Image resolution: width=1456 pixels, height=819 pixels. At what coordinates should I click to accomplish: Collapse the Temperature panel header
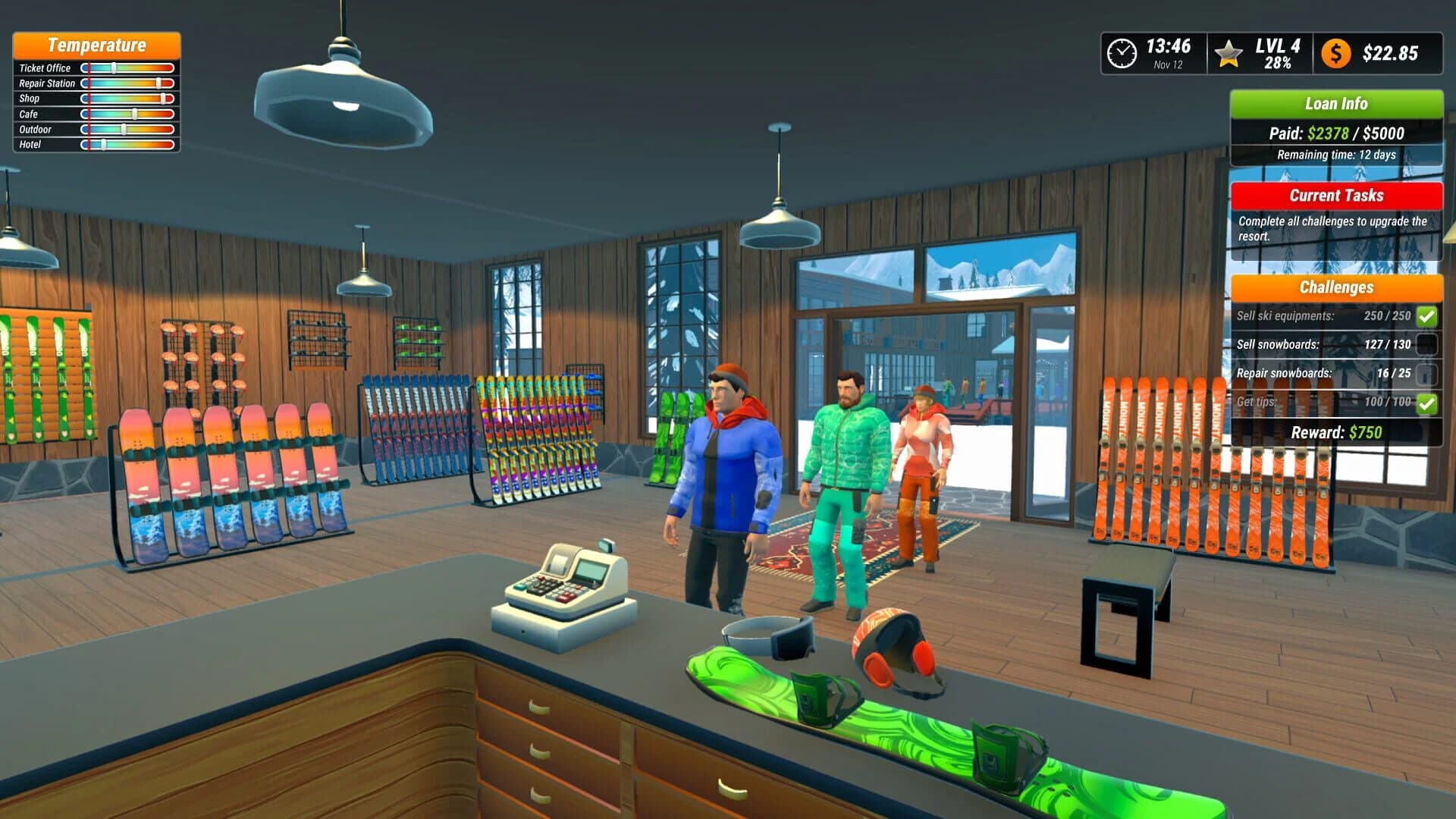pyautogui.click(x=96, y=45)
